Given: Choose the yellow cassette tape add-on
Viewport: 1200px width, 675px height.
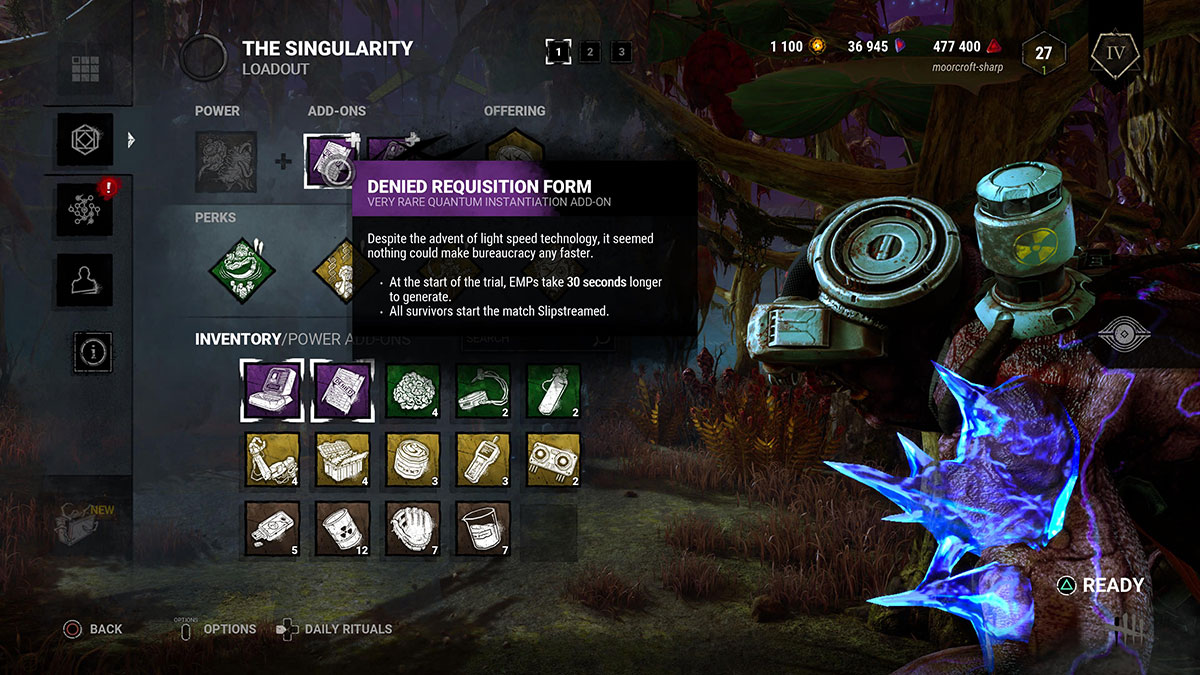Looking at the screenshot, I should click(553, 461).
